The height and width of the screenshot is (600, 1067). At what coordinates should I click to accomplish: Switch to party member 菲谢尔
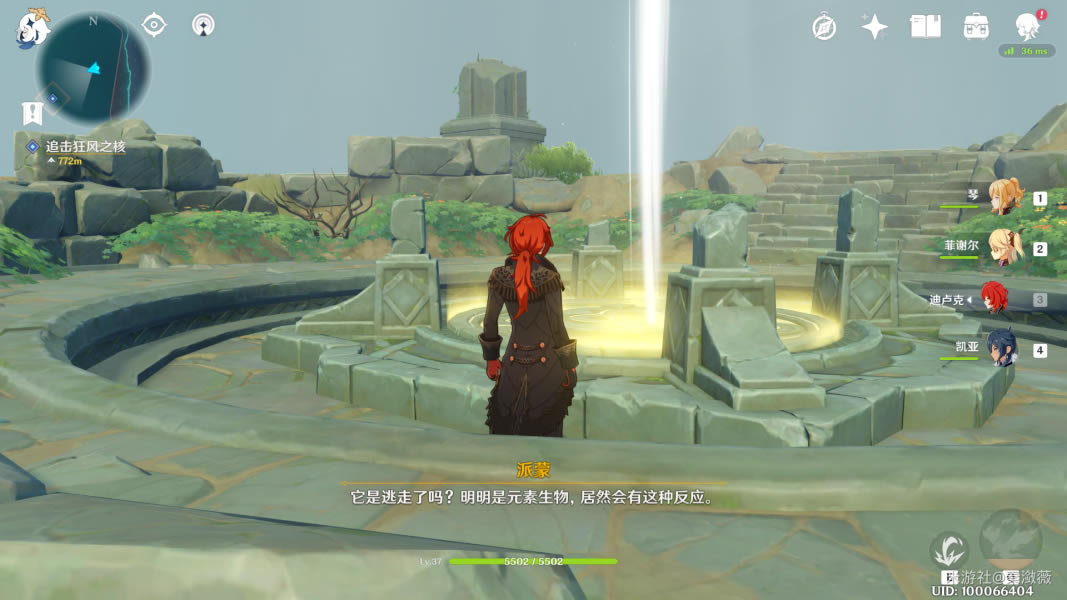[x=1003, y=247]
